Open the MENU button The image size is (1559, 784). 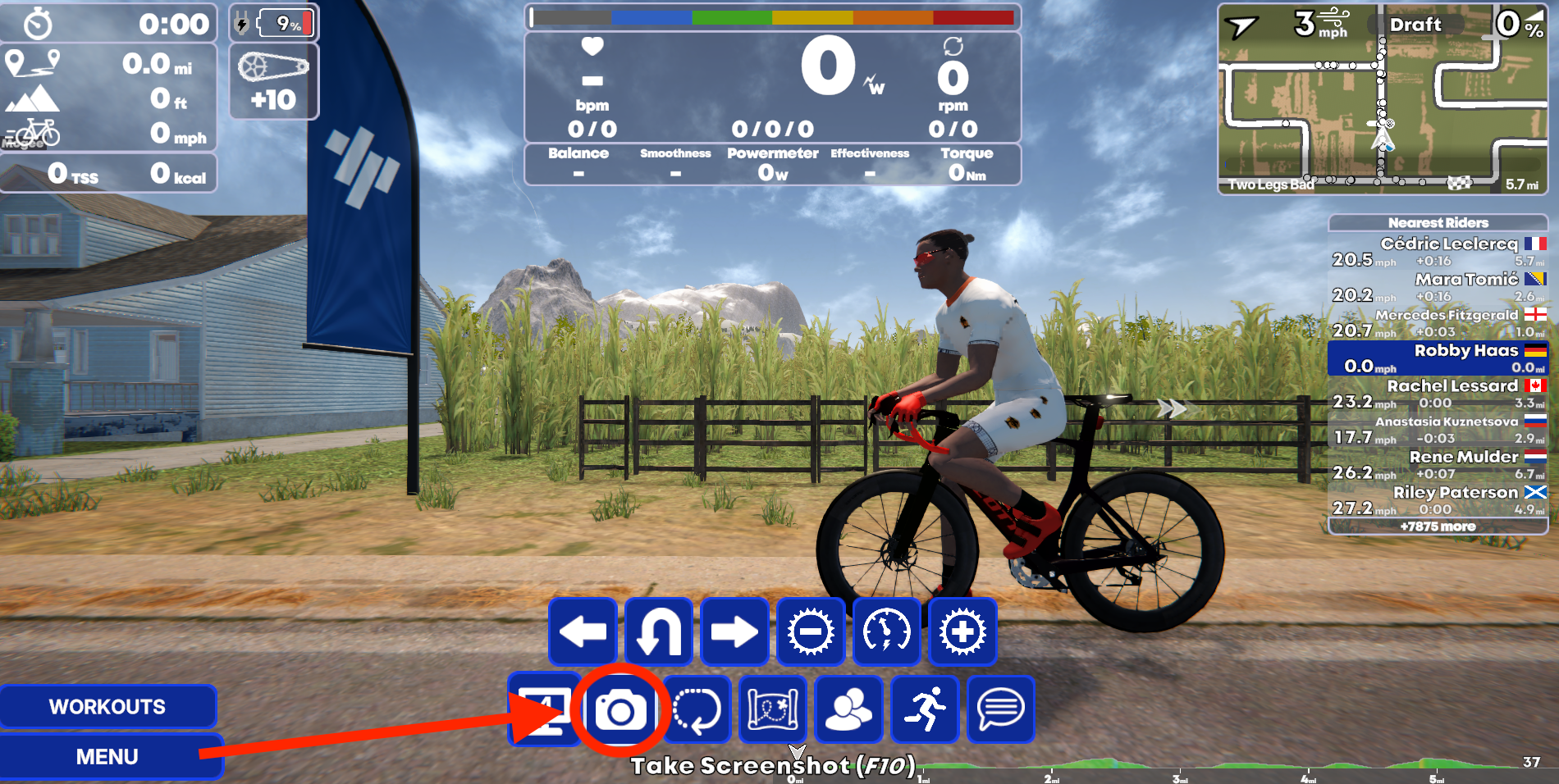[107, 756]
